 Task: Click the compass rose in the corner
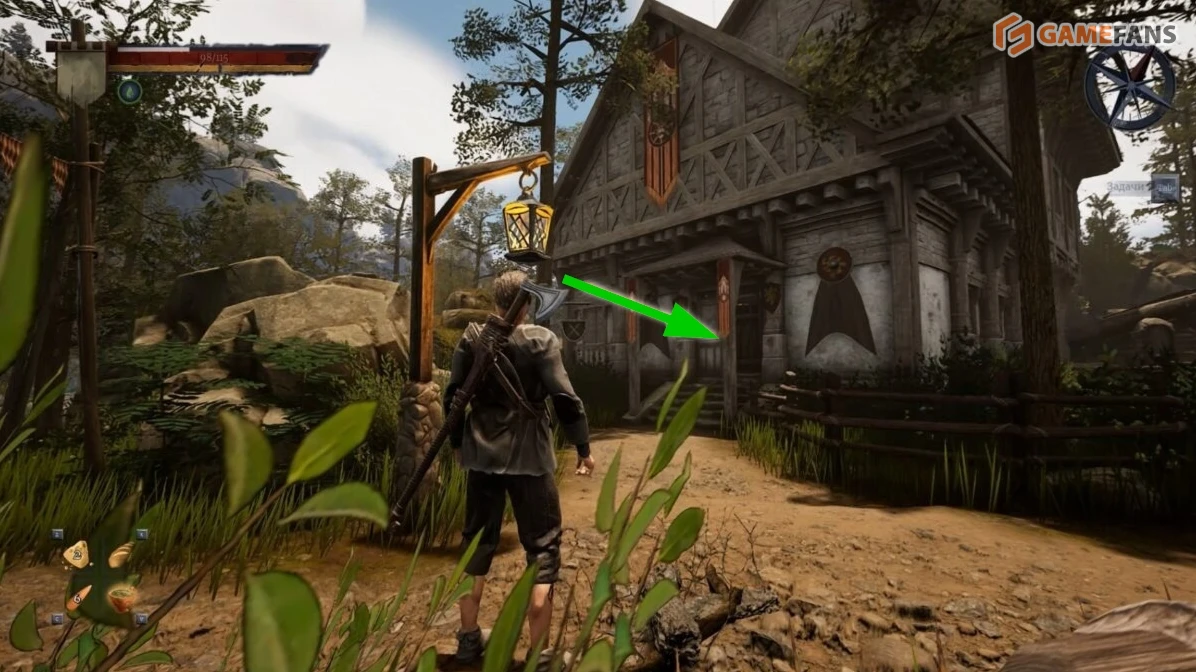1130,87
